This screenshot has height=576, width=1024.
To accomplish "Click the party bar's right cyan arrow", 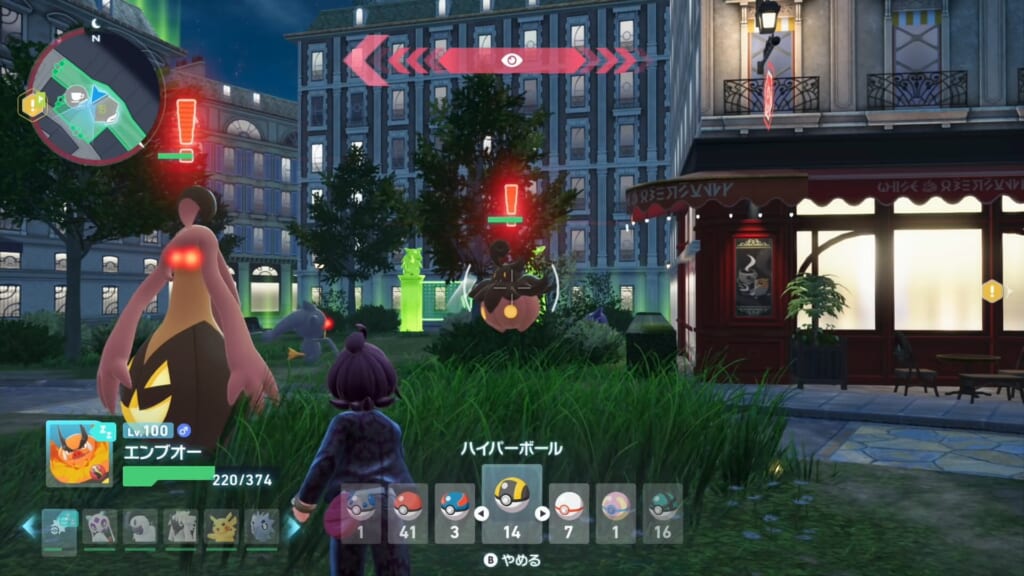I will click(293, 526).
